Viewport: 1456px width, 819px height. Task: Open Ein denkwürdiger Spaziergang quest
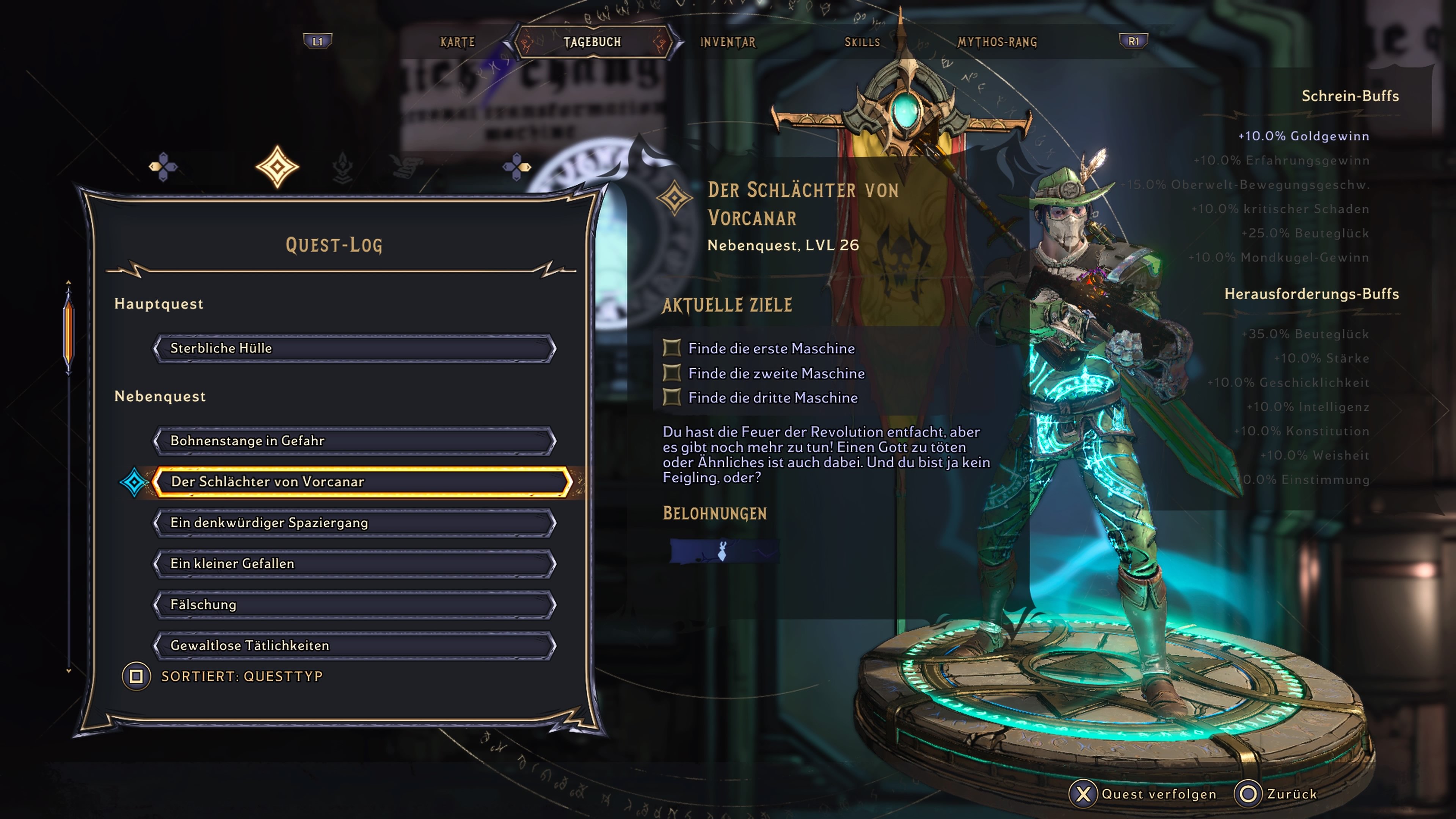355,523
